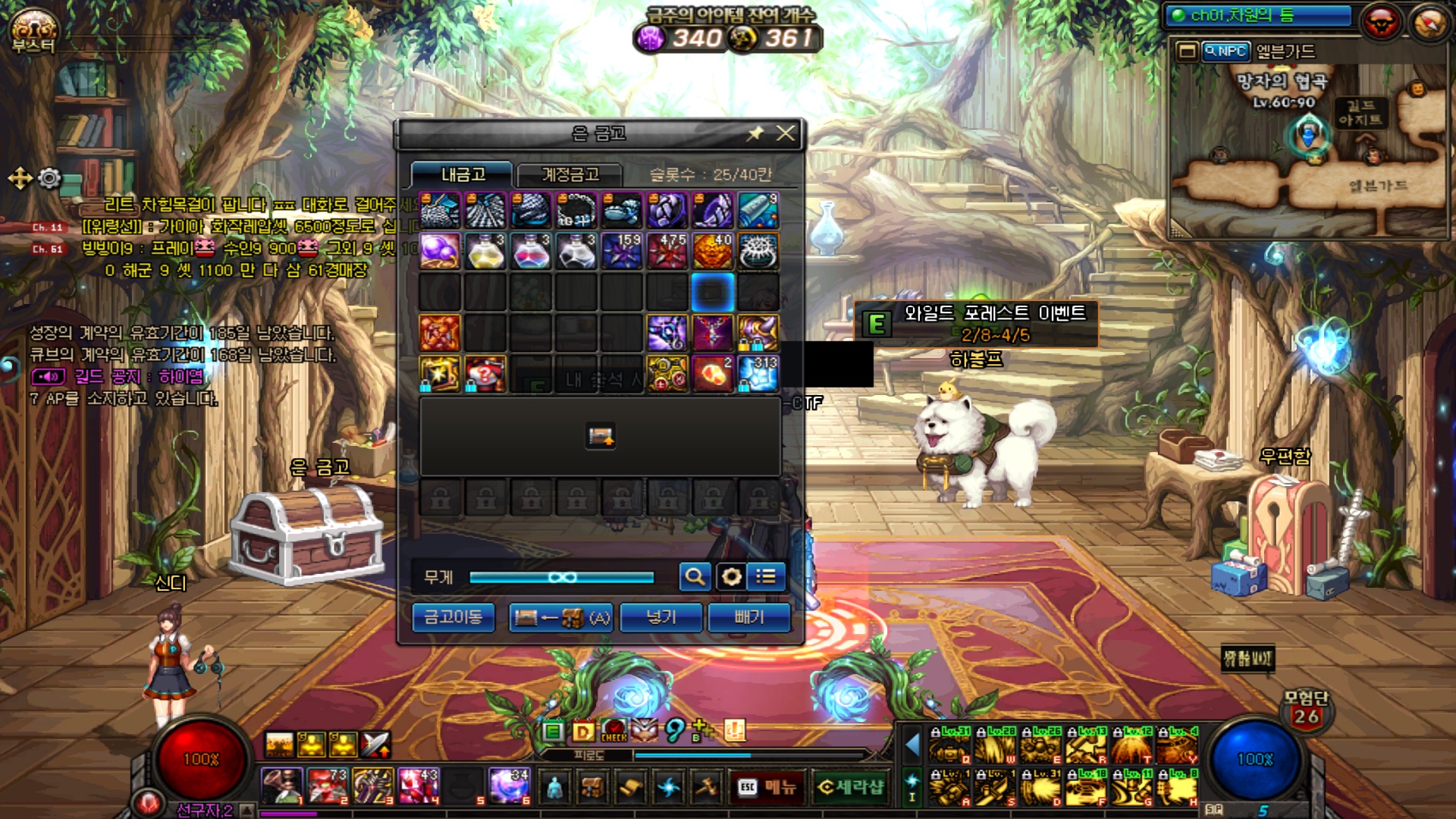Select the purple orb item in storage
This screenshot has width=1456, height=819.
[x=440, y=252]
